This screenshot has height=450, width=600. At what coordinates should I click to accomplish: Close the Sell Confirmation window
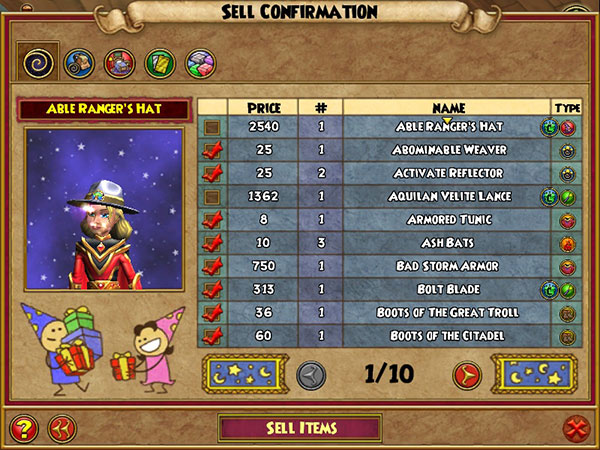(575, 429)
